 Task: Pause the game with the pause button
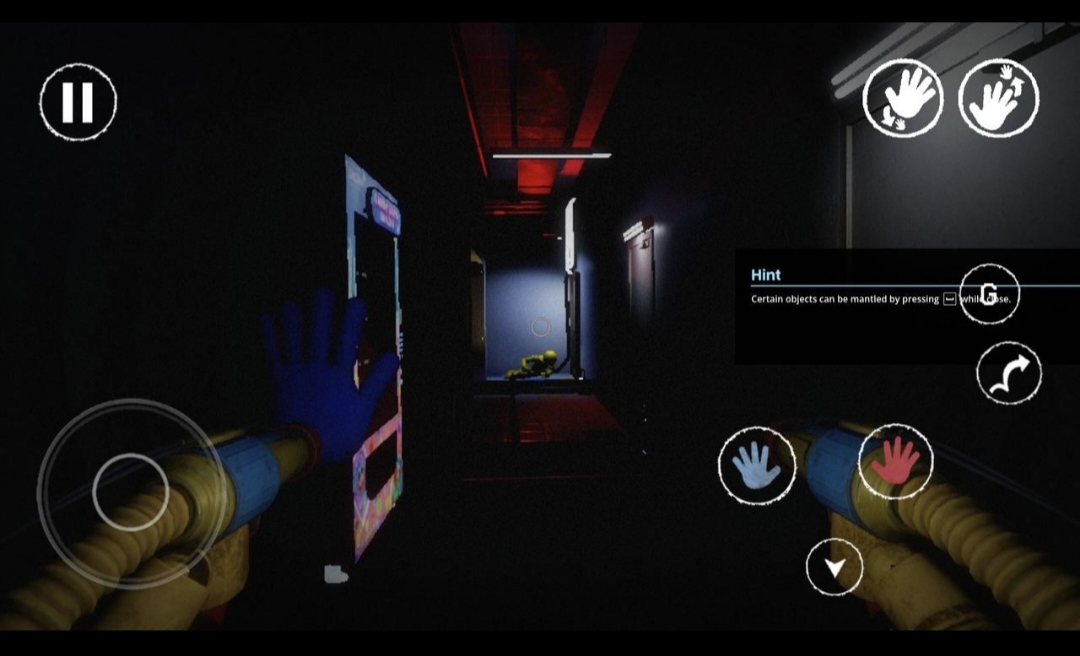[x=78, y=102]
